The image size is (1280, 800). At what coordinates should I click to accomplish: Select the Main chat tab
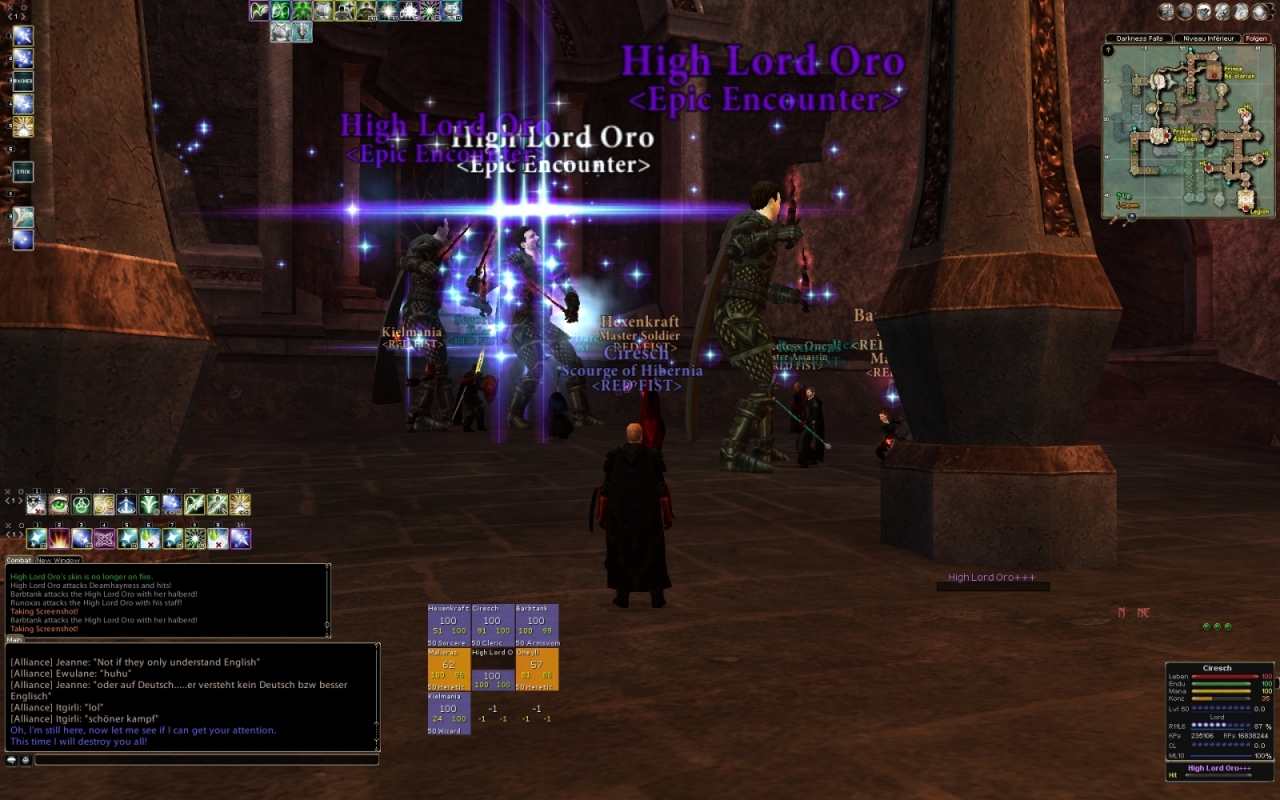tap(15, 639)
